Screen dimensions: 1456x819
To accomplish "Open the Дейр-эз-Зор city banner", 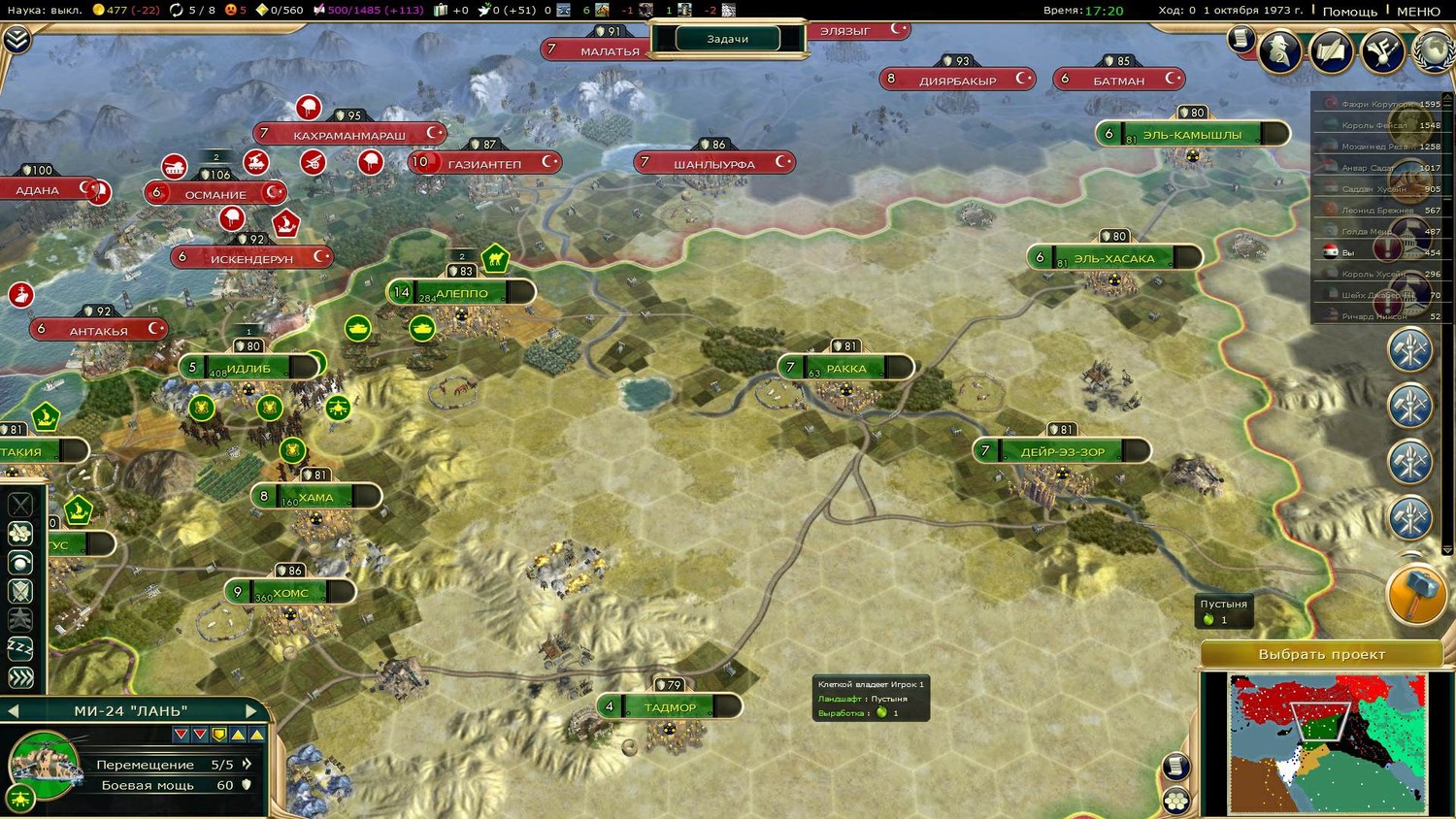I will coord(1062,451).
